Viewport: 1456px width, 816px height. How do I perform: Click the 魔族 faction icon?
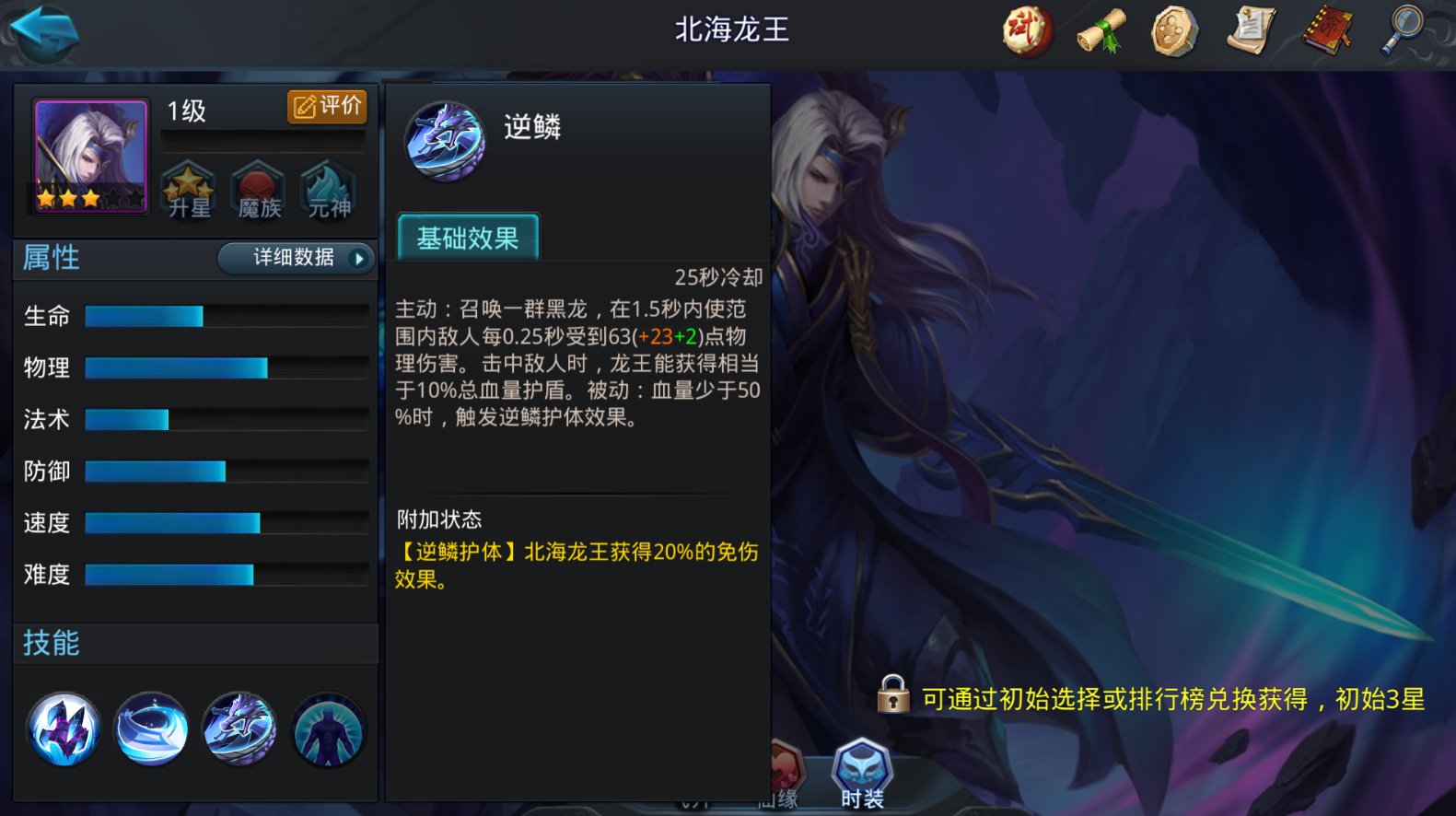pyautogui.click(x=258, y=190)
